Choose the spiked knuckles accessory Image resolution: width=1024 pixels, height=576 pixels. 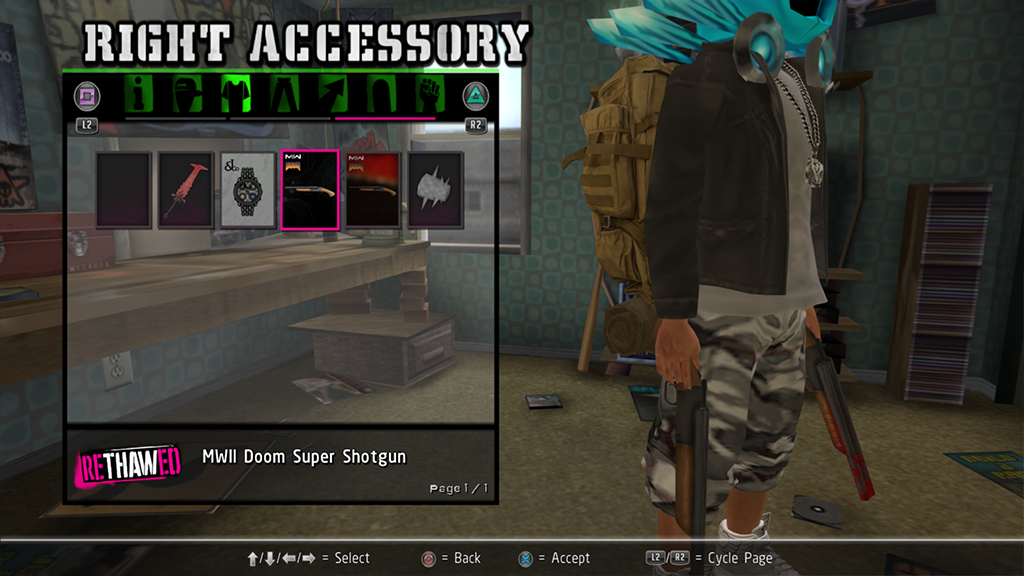(435, 190)
